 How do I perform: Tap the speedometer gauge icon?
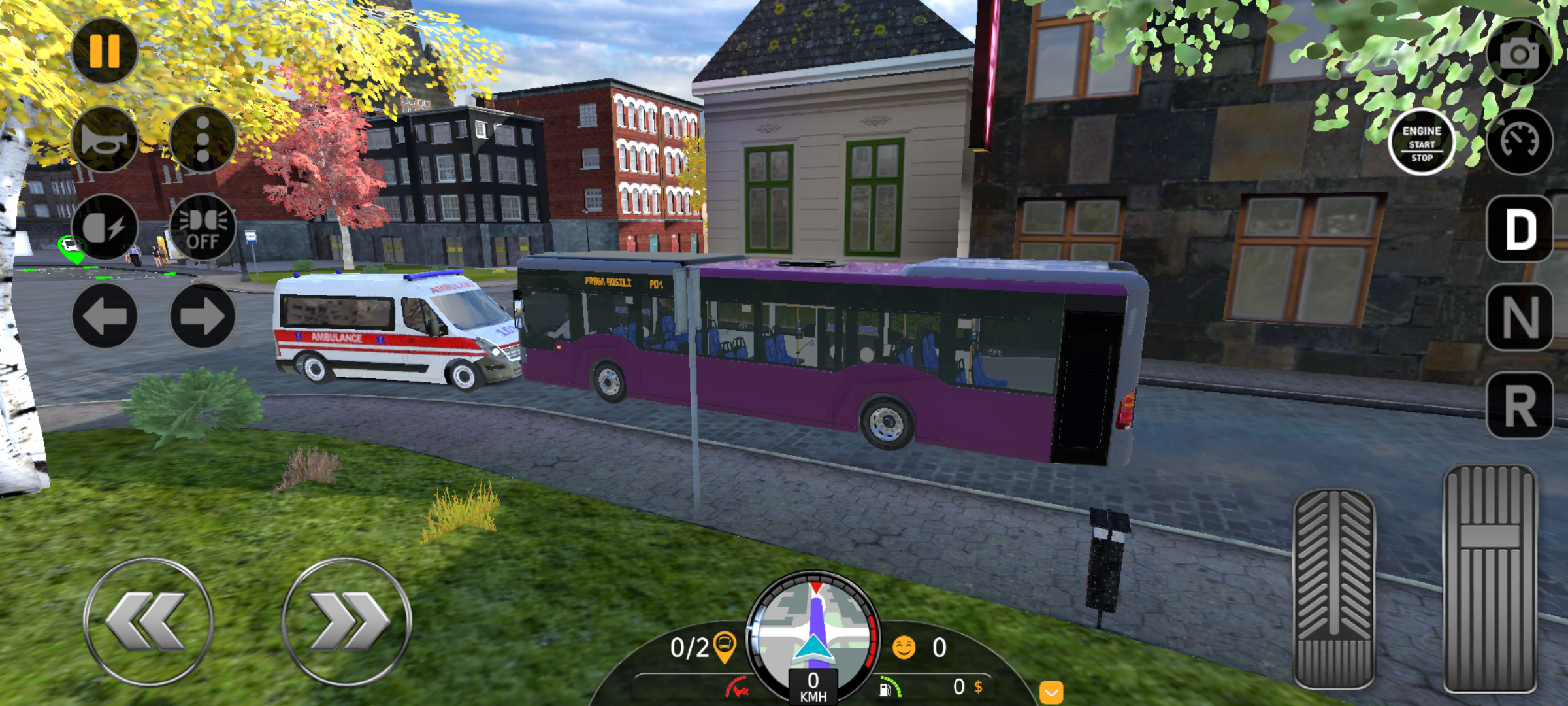coord(1519,141)
